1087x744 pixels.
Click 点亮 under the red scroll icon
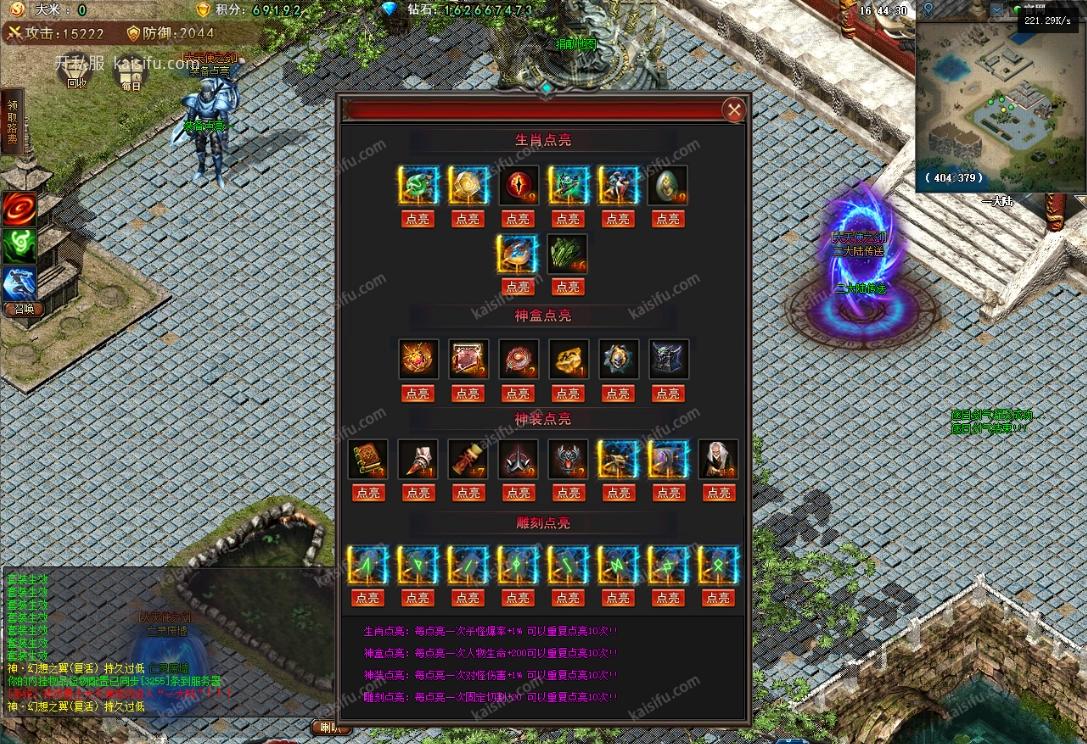[x=468, y=493]
